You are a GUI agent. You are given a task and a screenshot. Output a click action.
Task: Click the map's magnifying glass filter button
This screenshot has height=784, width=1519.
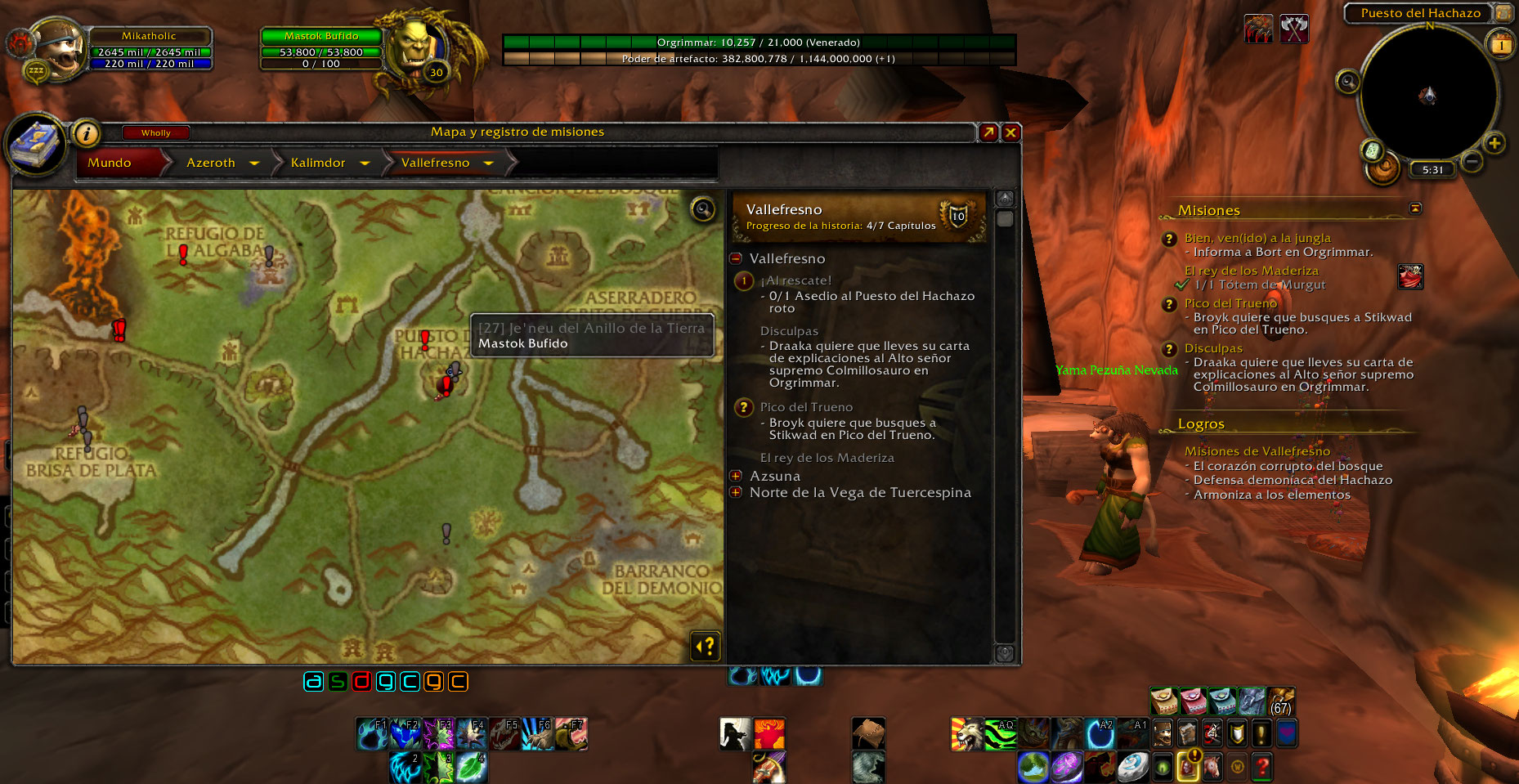tap(703, 210)
